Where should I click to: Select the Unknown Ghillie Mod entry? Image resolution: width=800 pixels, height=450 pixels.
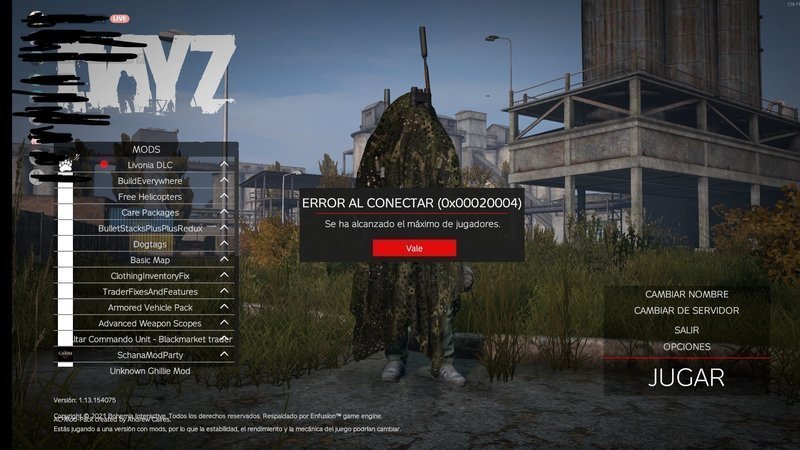coord(150,371)
